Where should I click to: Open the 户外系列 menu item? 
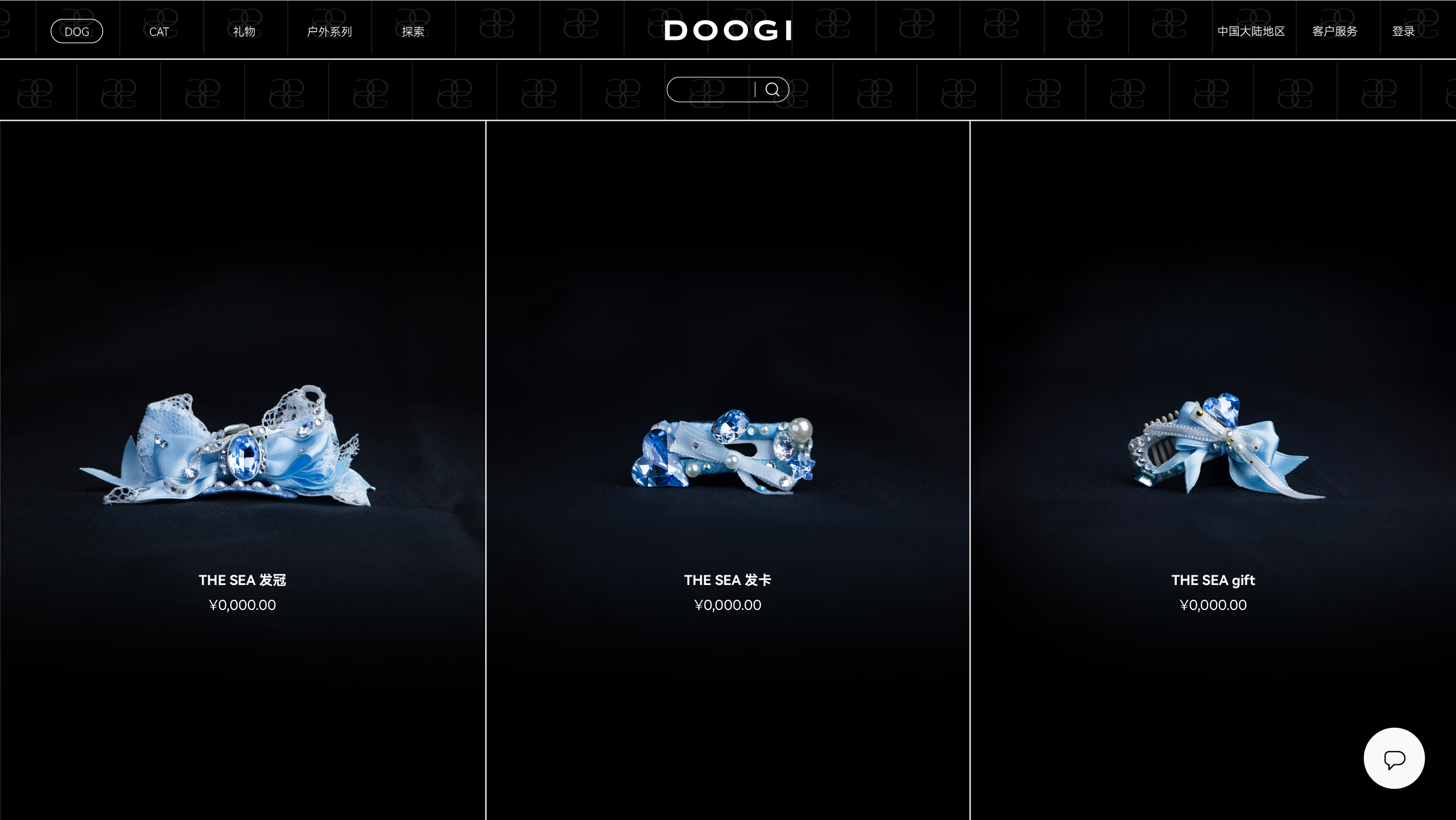tap(330, 31)
